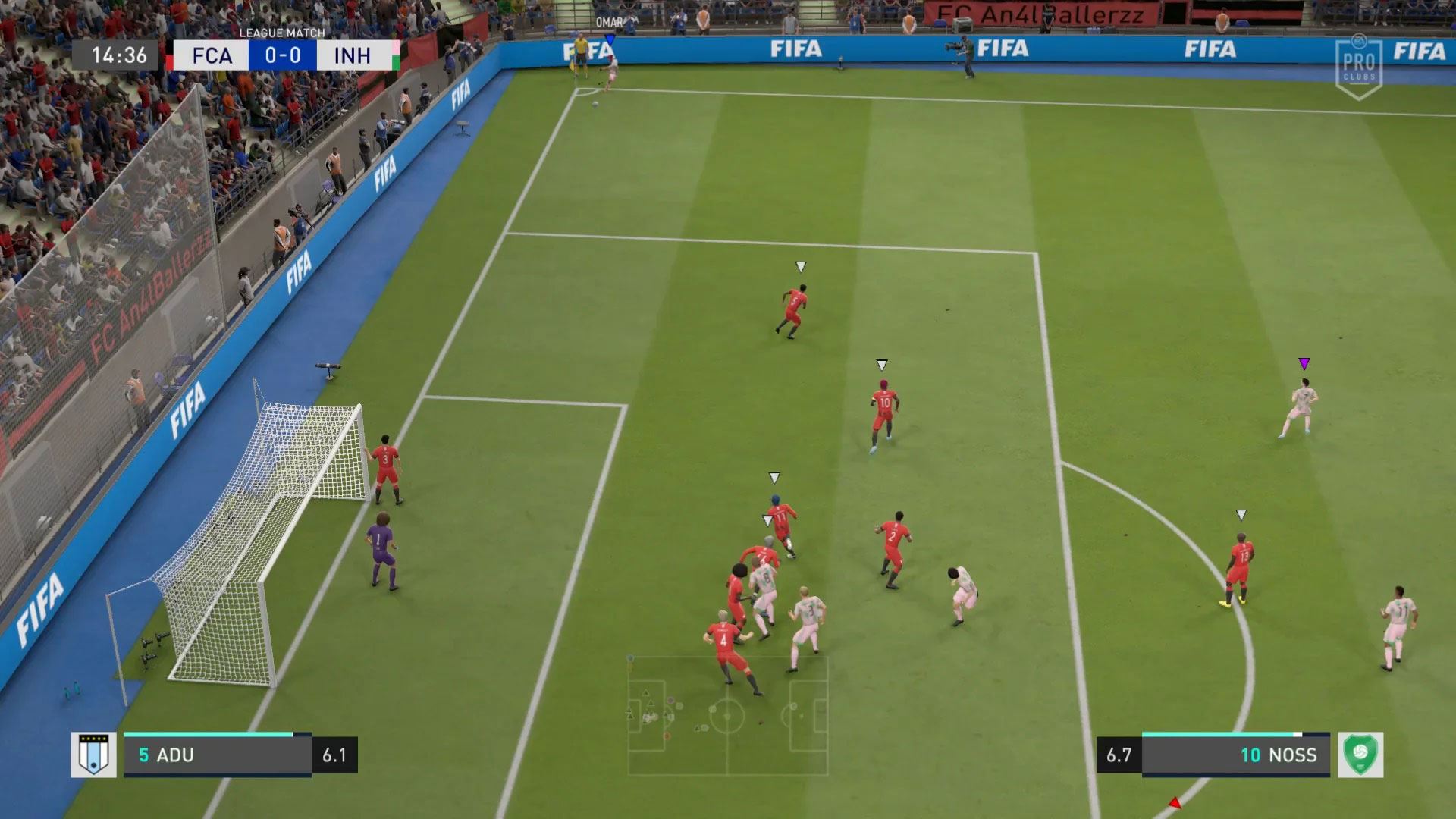This screenshot has width=1456, height=819.
Task: Click the 5 ADU player panel
Action: (x=218, y=755)
